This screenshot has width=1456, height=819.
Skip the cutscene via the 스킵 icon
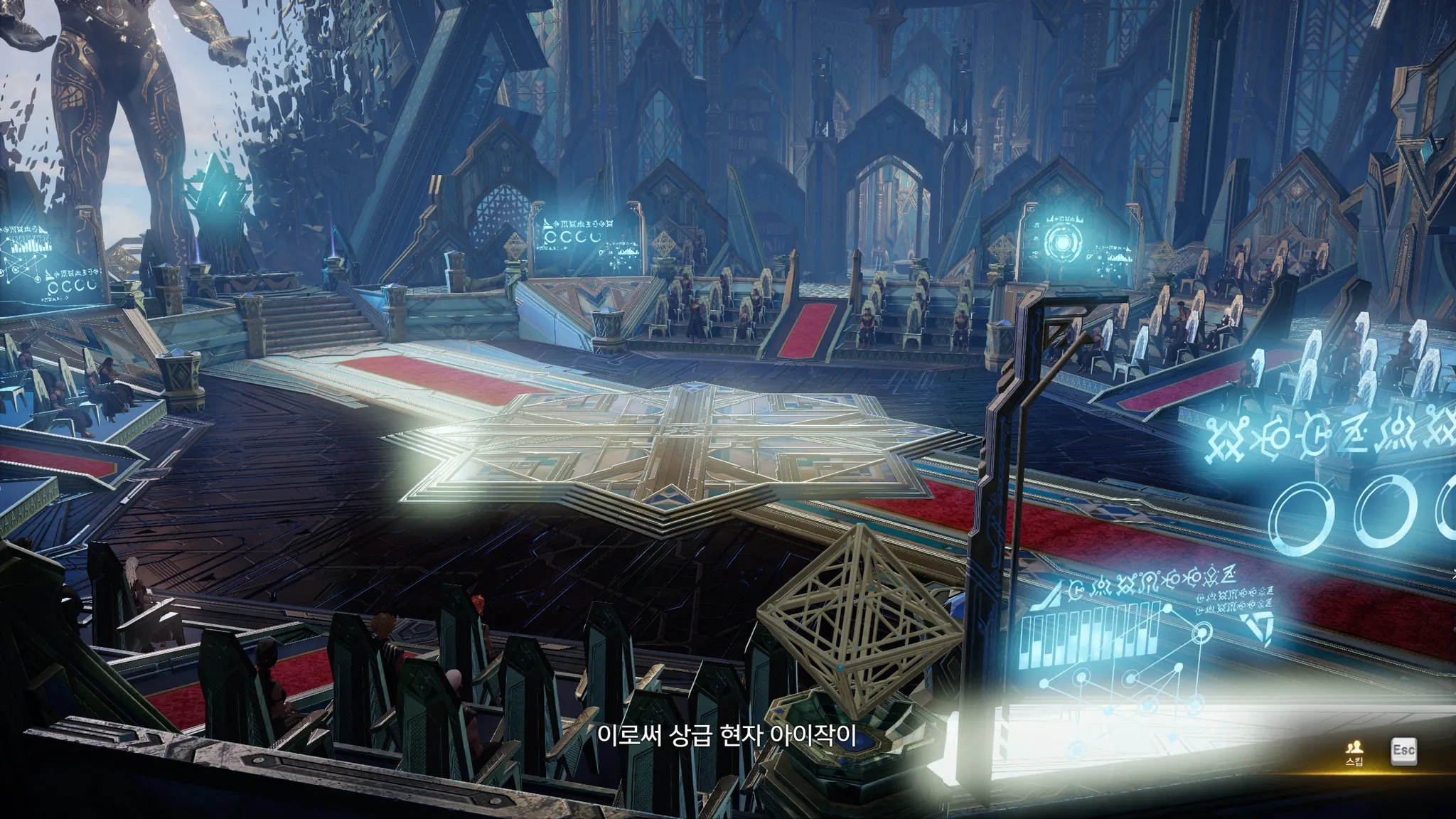coord(1354,751)
